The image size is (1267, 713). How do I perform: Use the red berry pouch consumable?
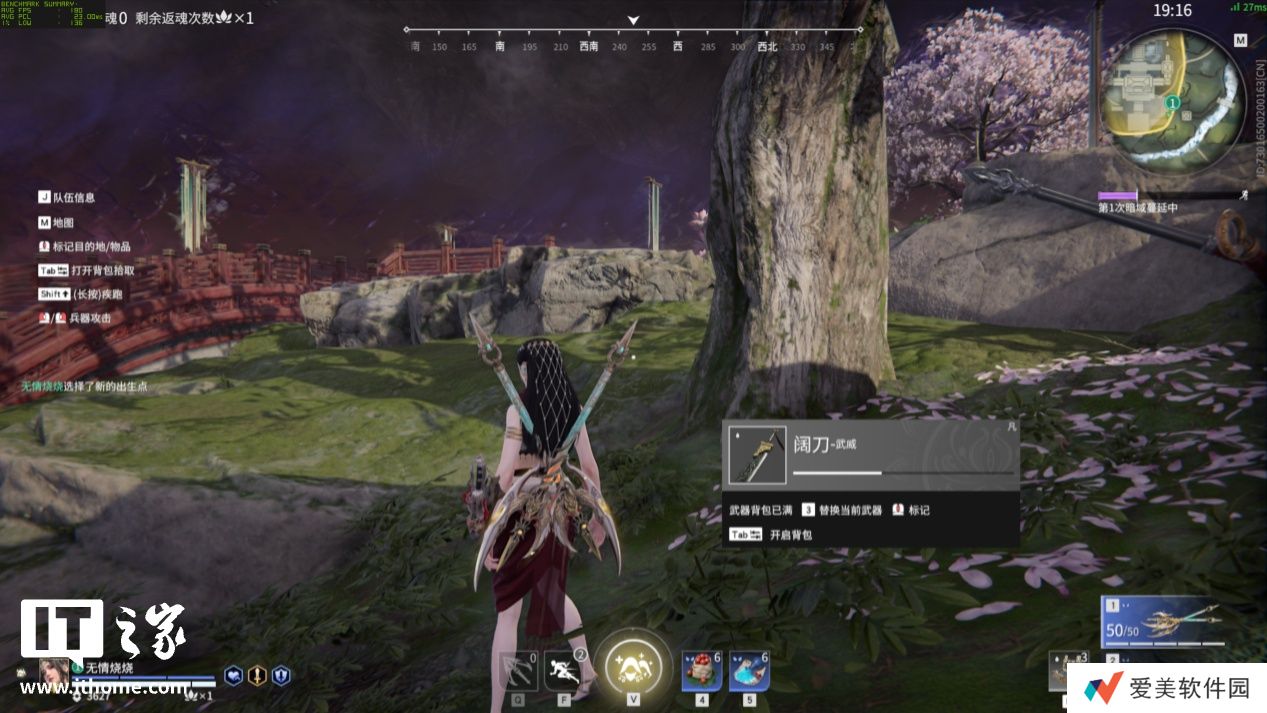(702, 670)
